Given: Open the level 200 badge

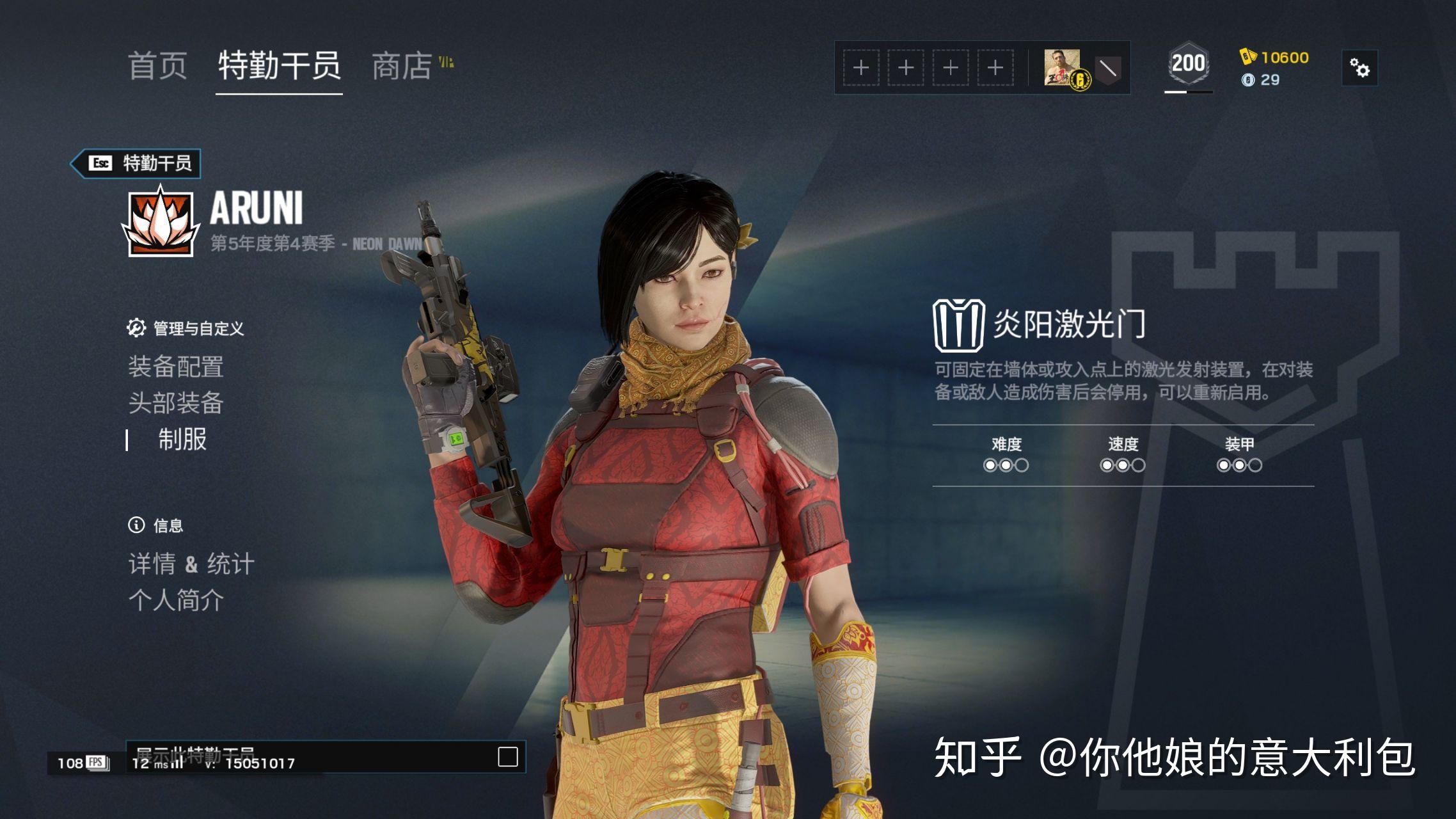Looking at the screenshot, I should coord(1188,64).
